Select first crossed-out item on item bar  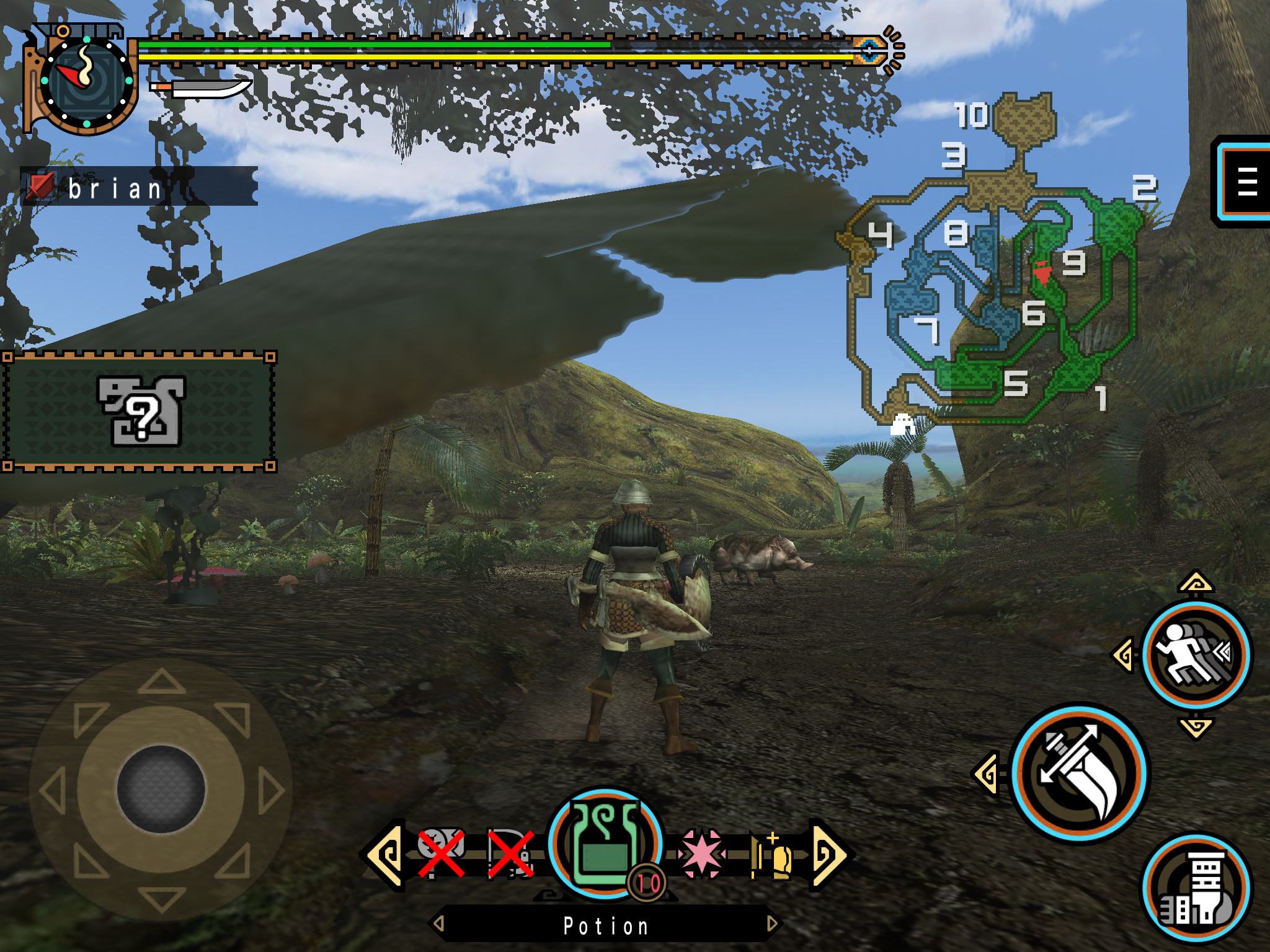tap(441, 853)
